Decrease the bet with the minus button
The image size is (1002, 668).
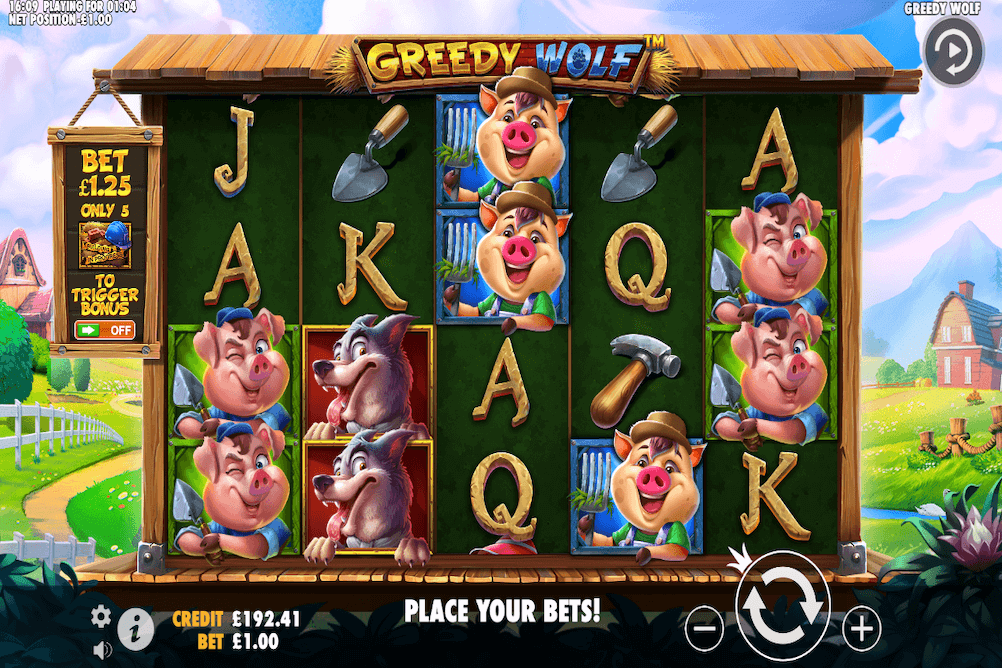click(x=704, y=629)
